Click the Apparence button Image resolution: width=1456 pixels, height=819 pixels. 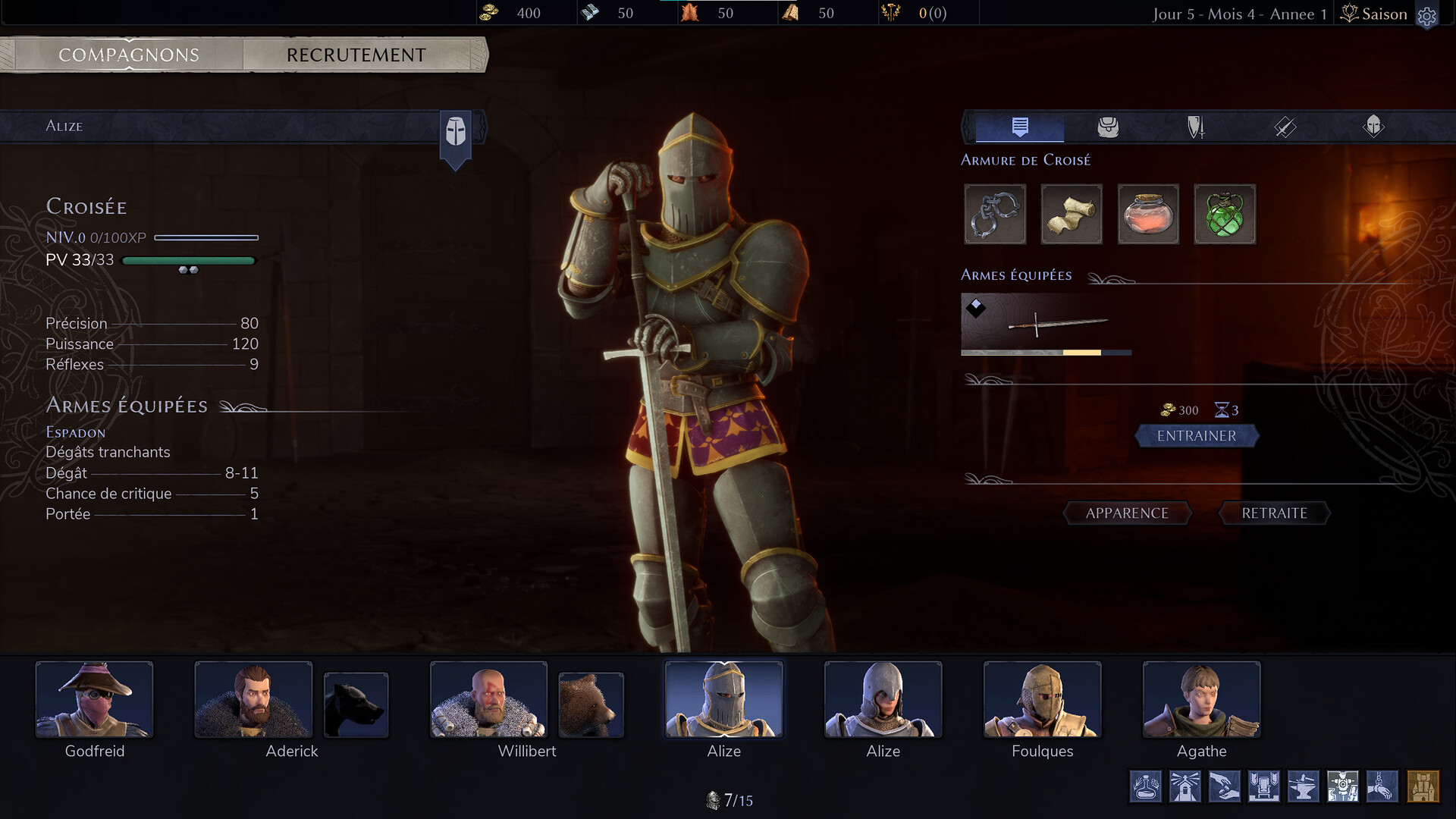point(1128,513)
